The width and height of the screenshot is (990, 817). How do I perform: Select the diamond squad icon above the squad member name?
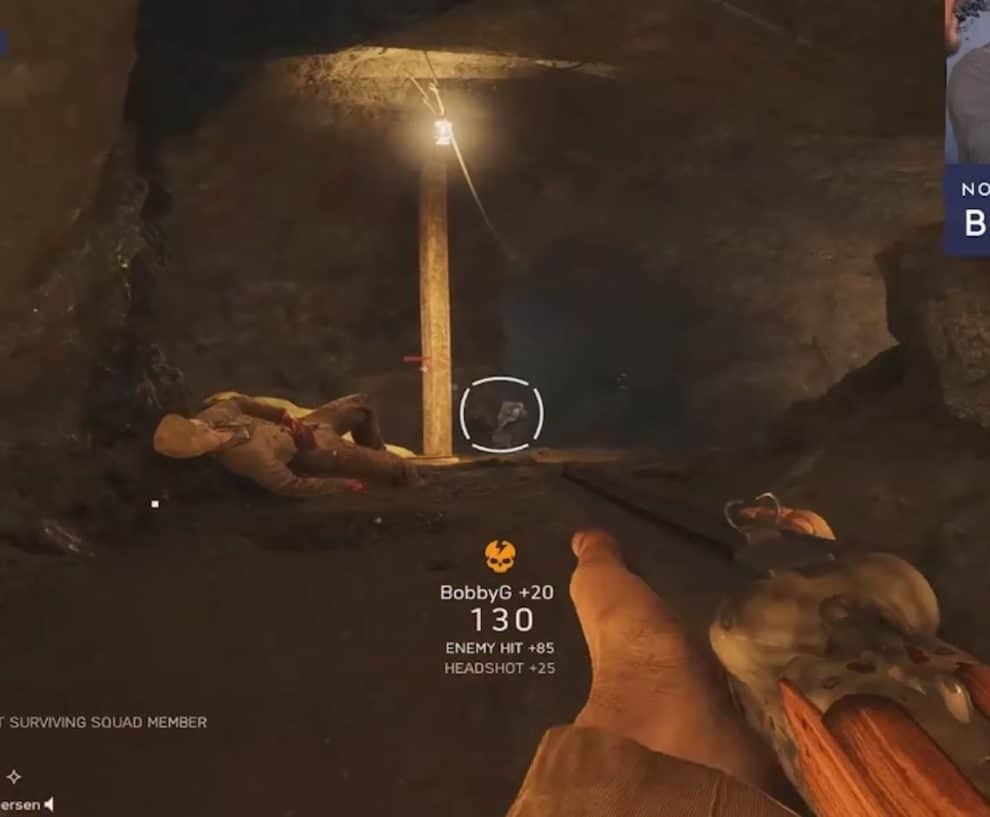[x=14, y=776]
